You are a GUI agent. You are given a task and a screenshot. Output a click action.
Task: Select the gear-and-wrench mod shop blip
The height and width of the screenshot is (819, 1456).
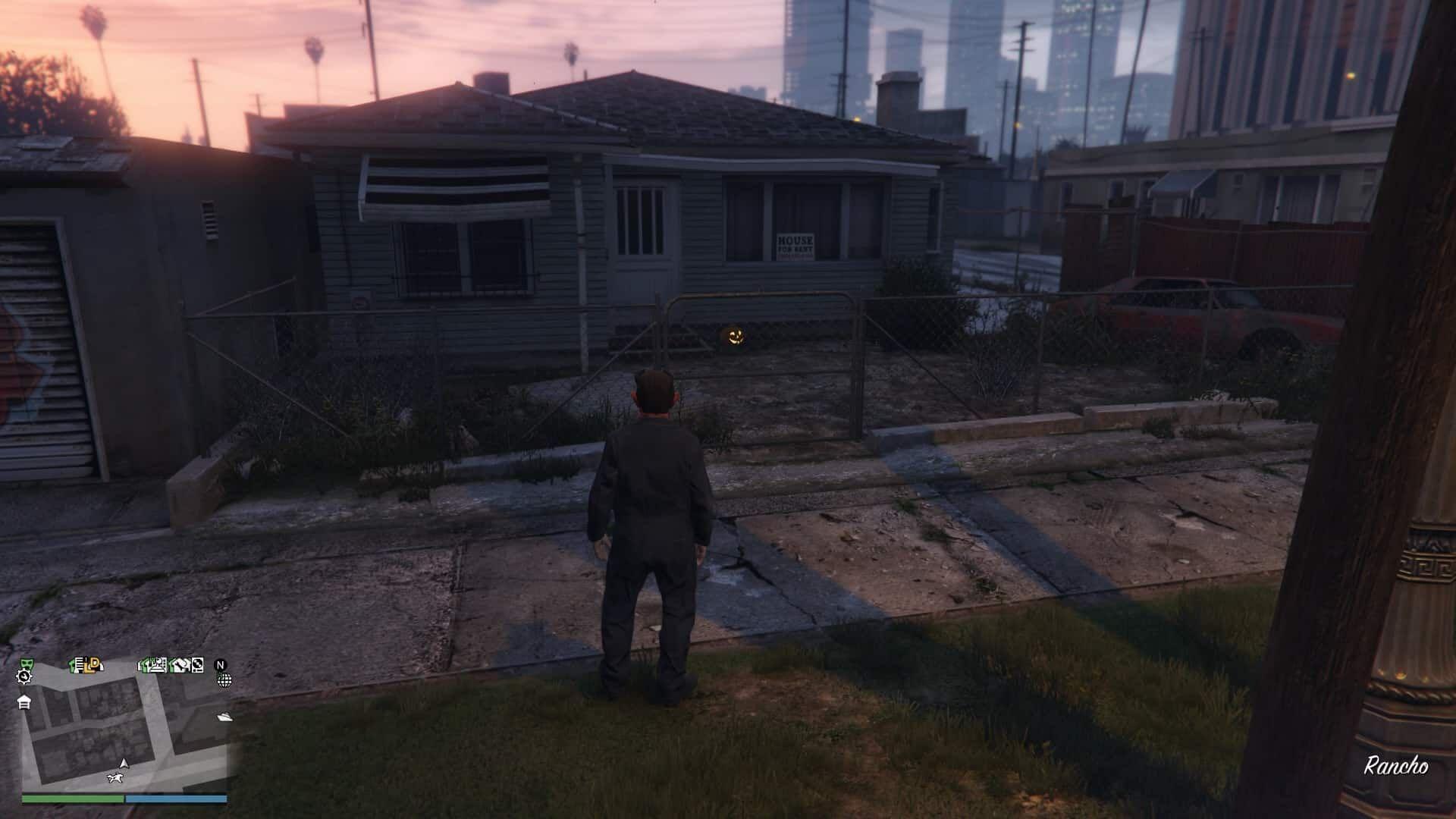pos(24,676)
